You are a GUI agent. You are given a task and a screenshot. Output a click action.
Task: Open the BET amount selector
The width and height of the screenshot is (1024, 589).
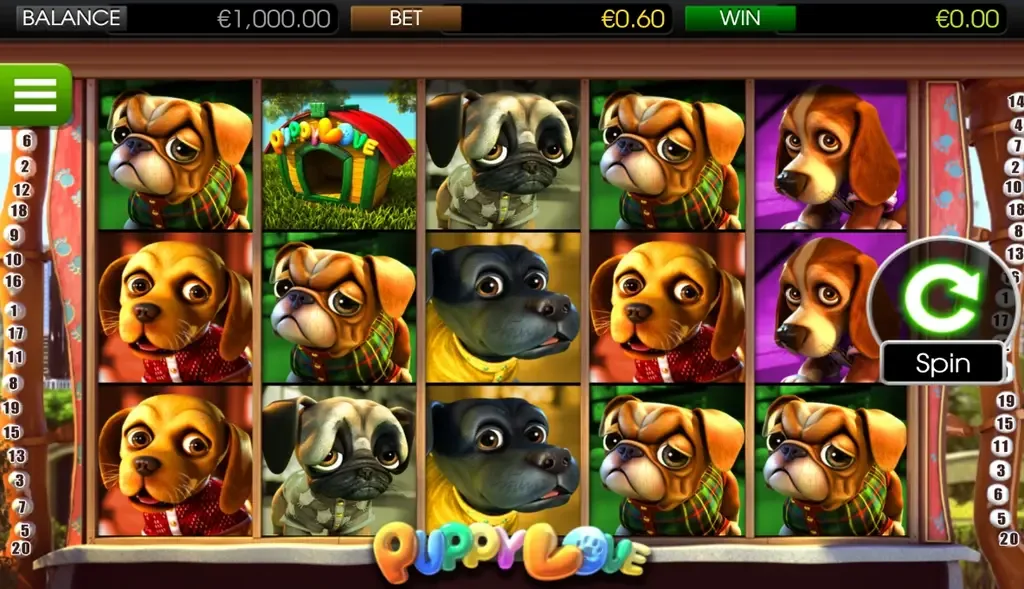(x=405, y=19)
